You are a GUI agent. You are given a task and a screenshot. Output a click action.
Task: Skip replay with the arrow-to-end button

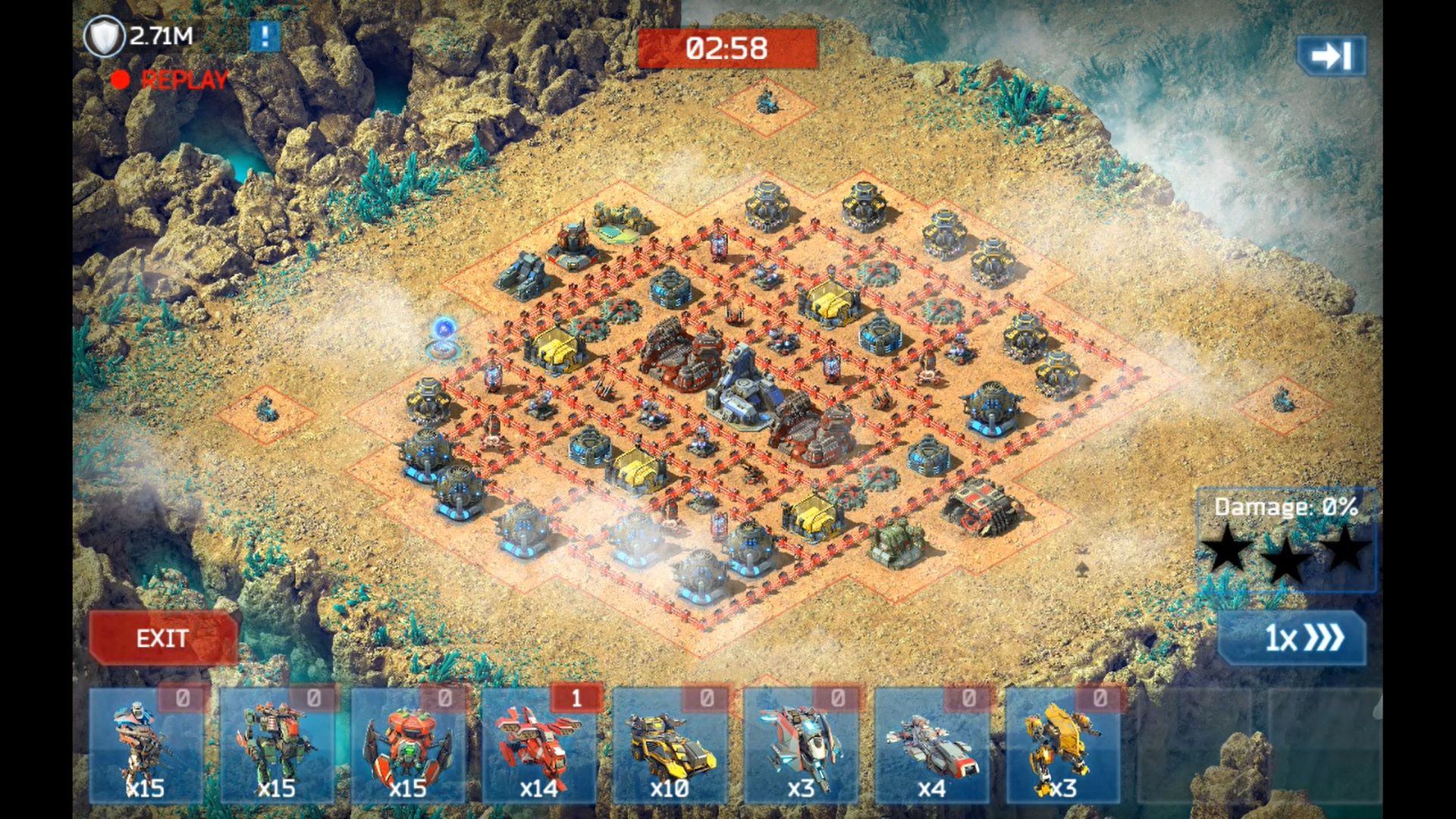point(1331,55)
